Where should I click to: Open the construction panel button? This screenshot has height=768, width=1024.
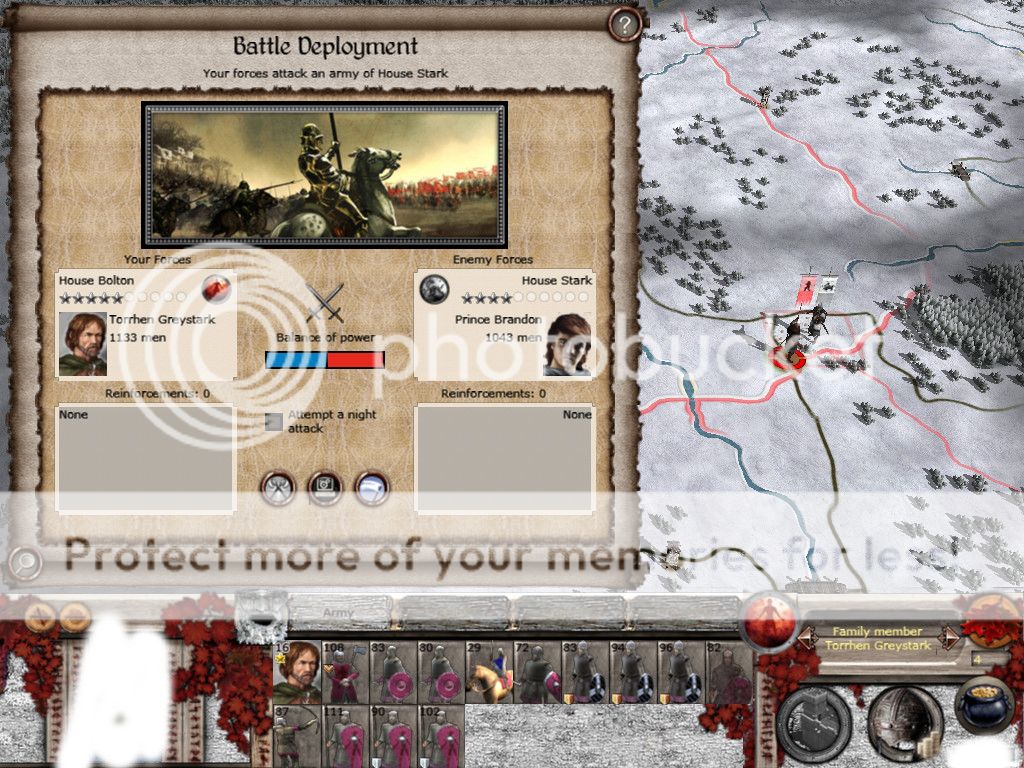coord(814,721)
